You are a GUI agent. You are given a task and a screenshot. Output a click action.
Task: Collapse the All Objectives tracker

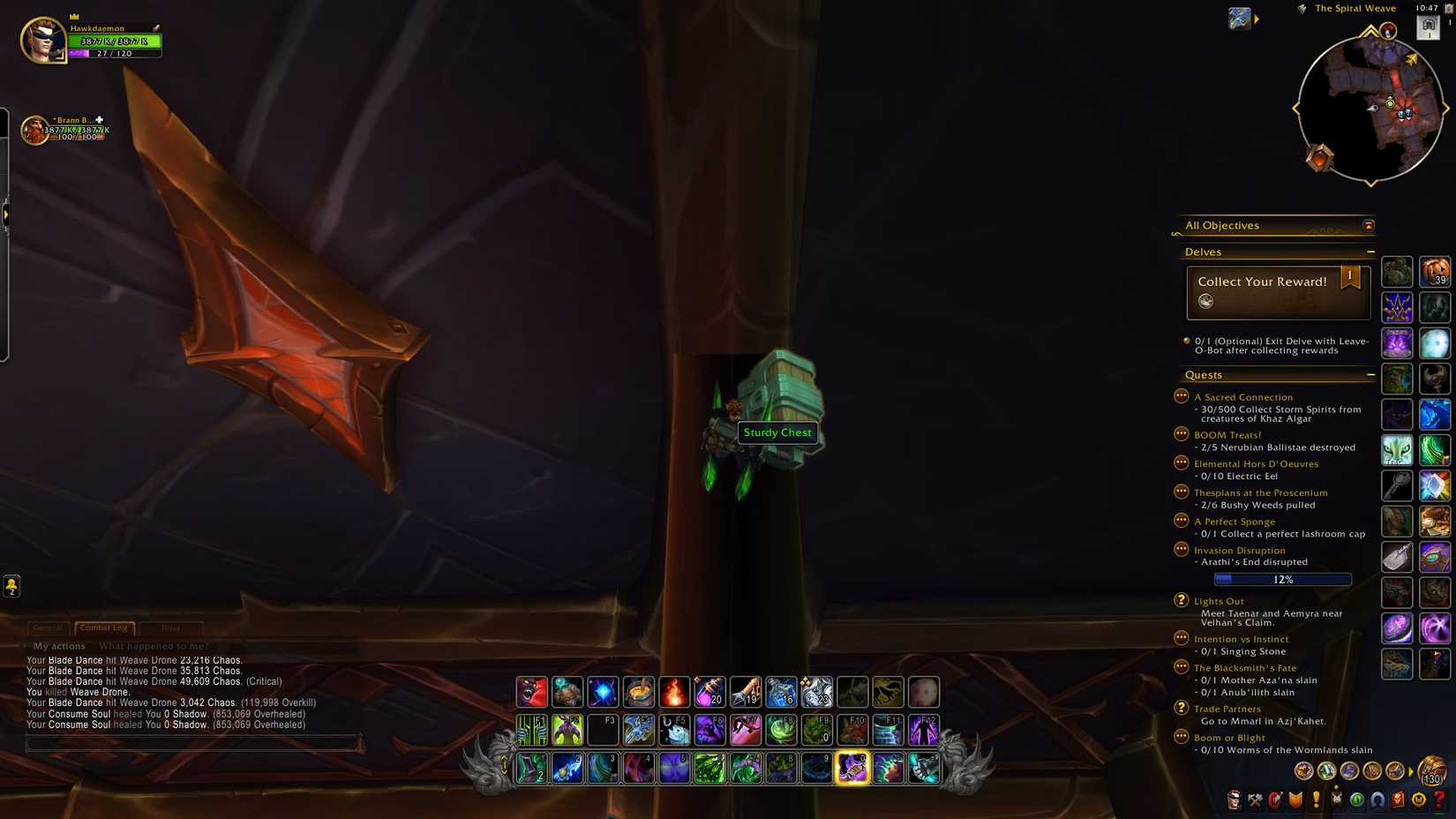click(1368, 225)
